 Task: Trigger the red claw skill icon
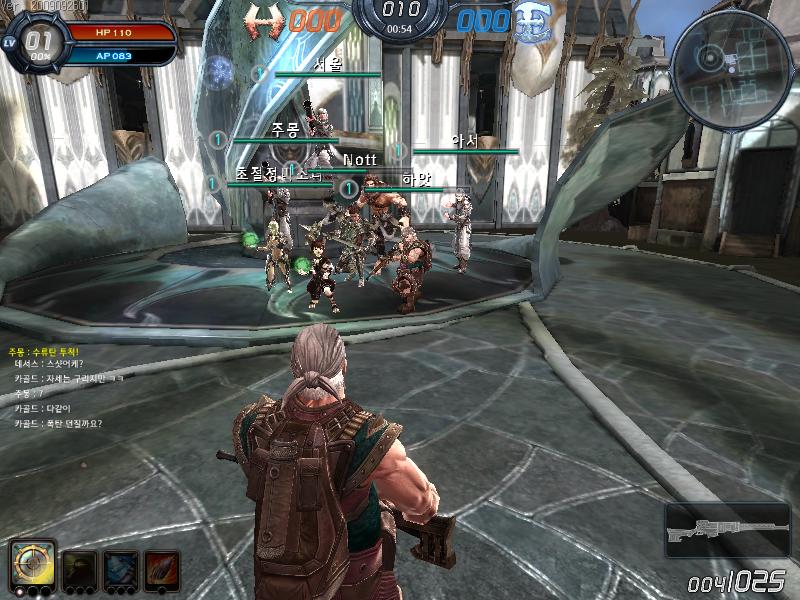pos(162,567)
